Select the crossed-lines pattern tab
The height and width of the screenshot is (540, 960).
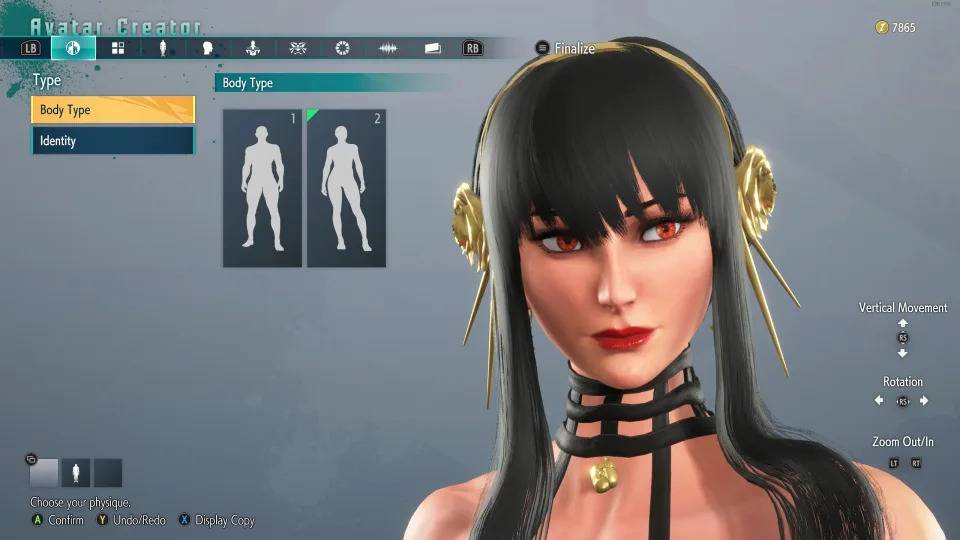tap(298, 48)
